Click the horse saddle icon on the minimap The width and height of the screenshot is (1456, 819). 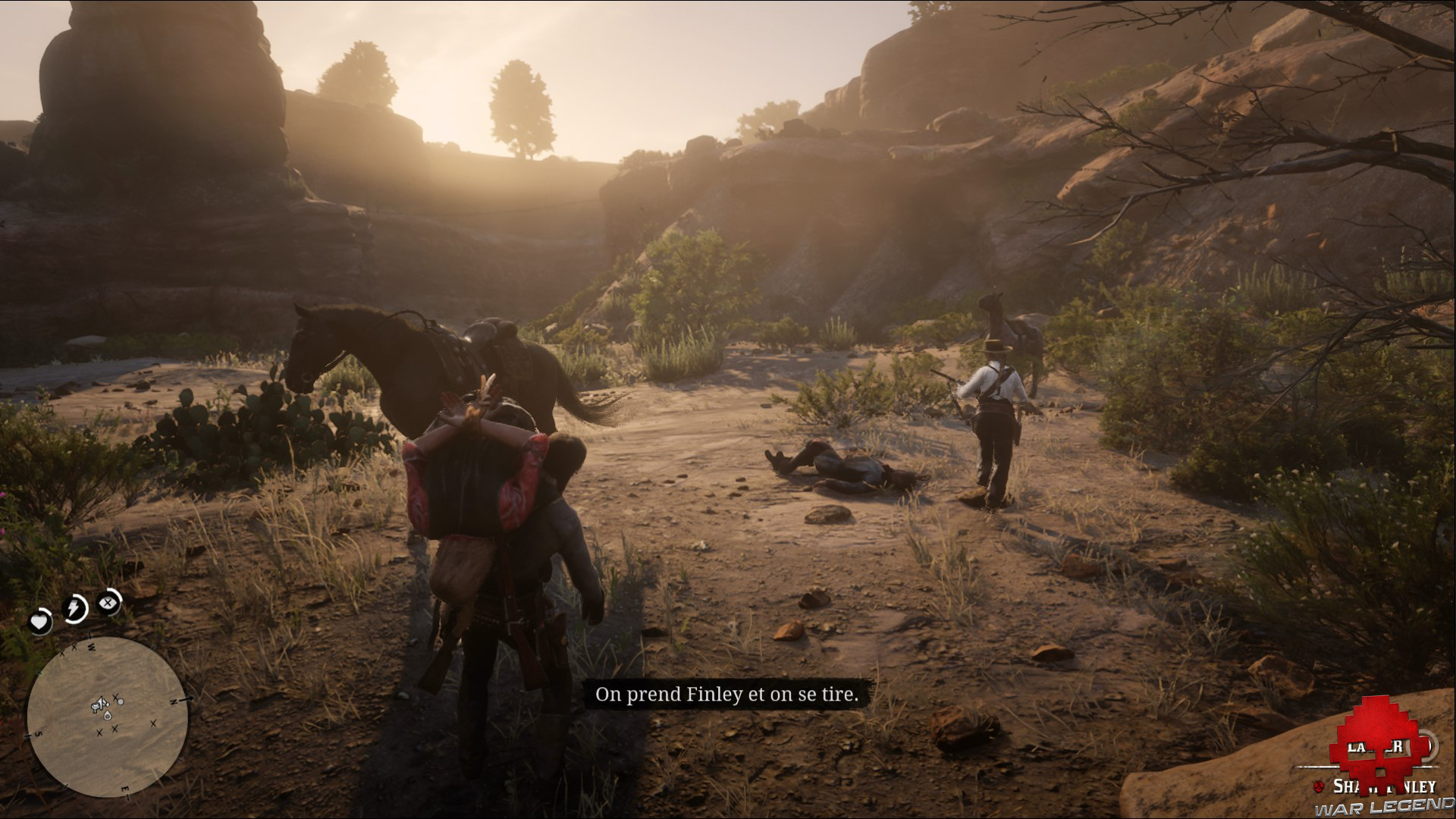click(94, 706)
